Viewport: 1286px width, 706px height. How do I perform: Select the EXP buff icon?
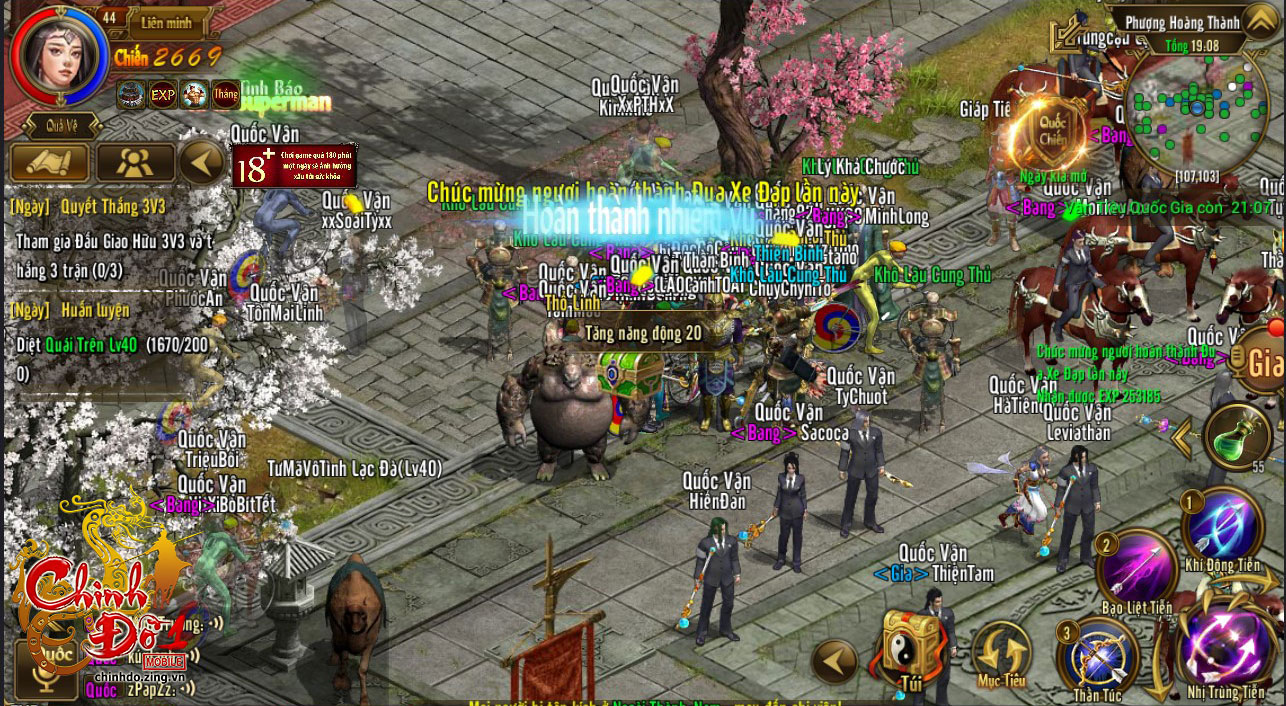point(162,95)
